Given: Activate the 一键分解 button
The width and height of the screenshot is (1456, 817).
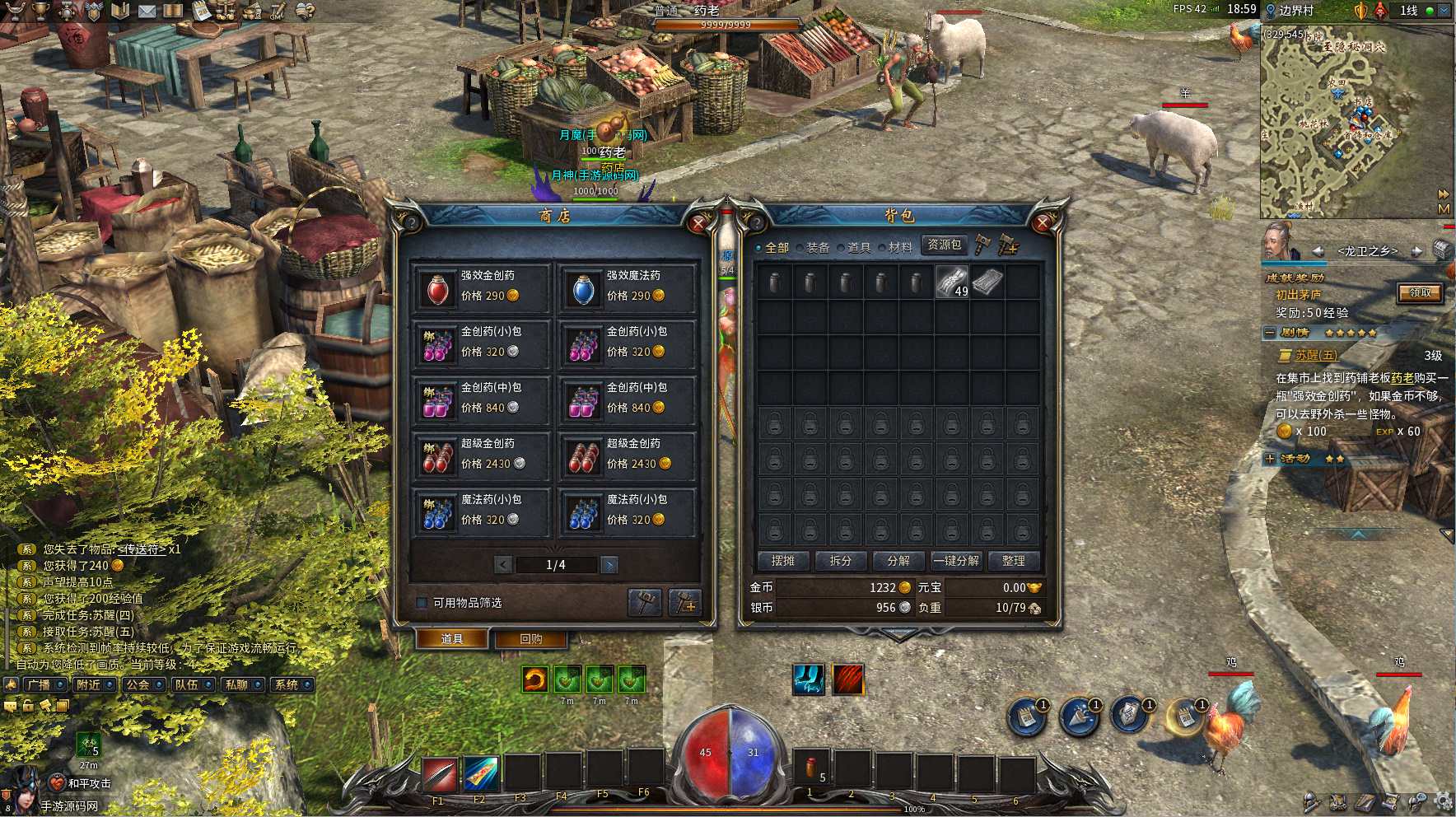Looking at the screenshot, I should [955, 561].
